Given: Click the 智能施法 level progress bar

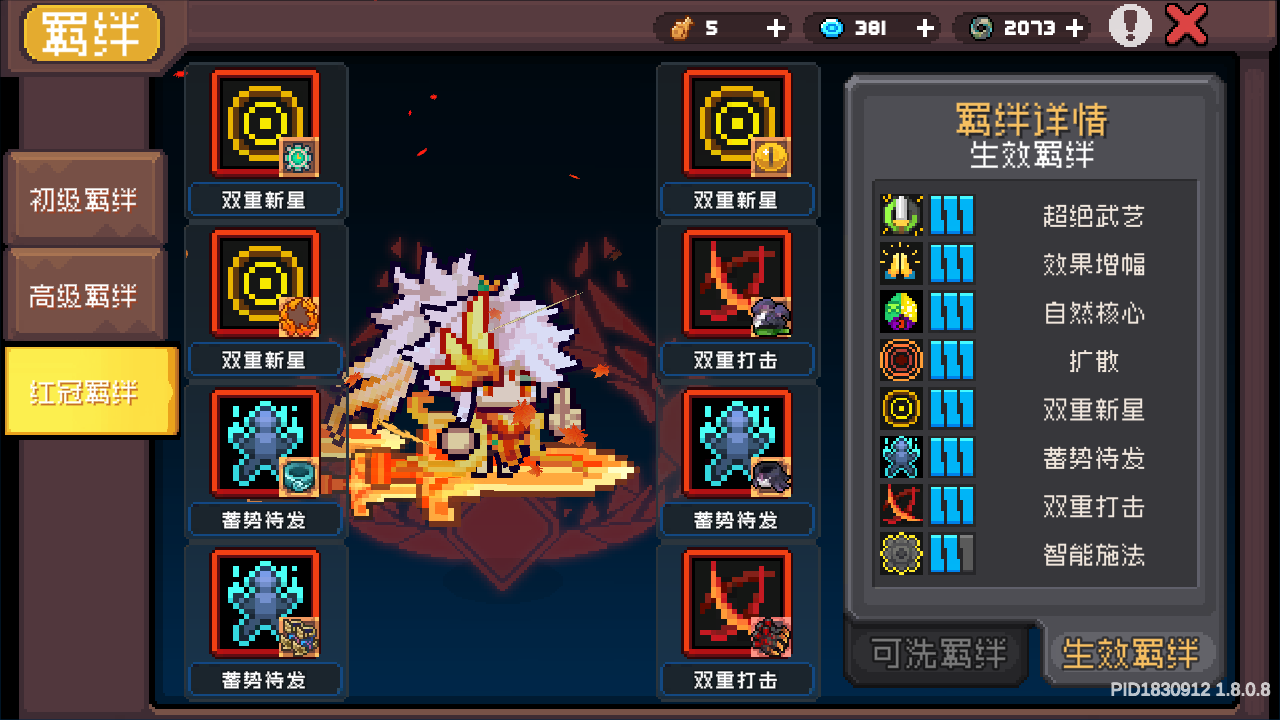Looking at the screenshot, I should (952, 554).
